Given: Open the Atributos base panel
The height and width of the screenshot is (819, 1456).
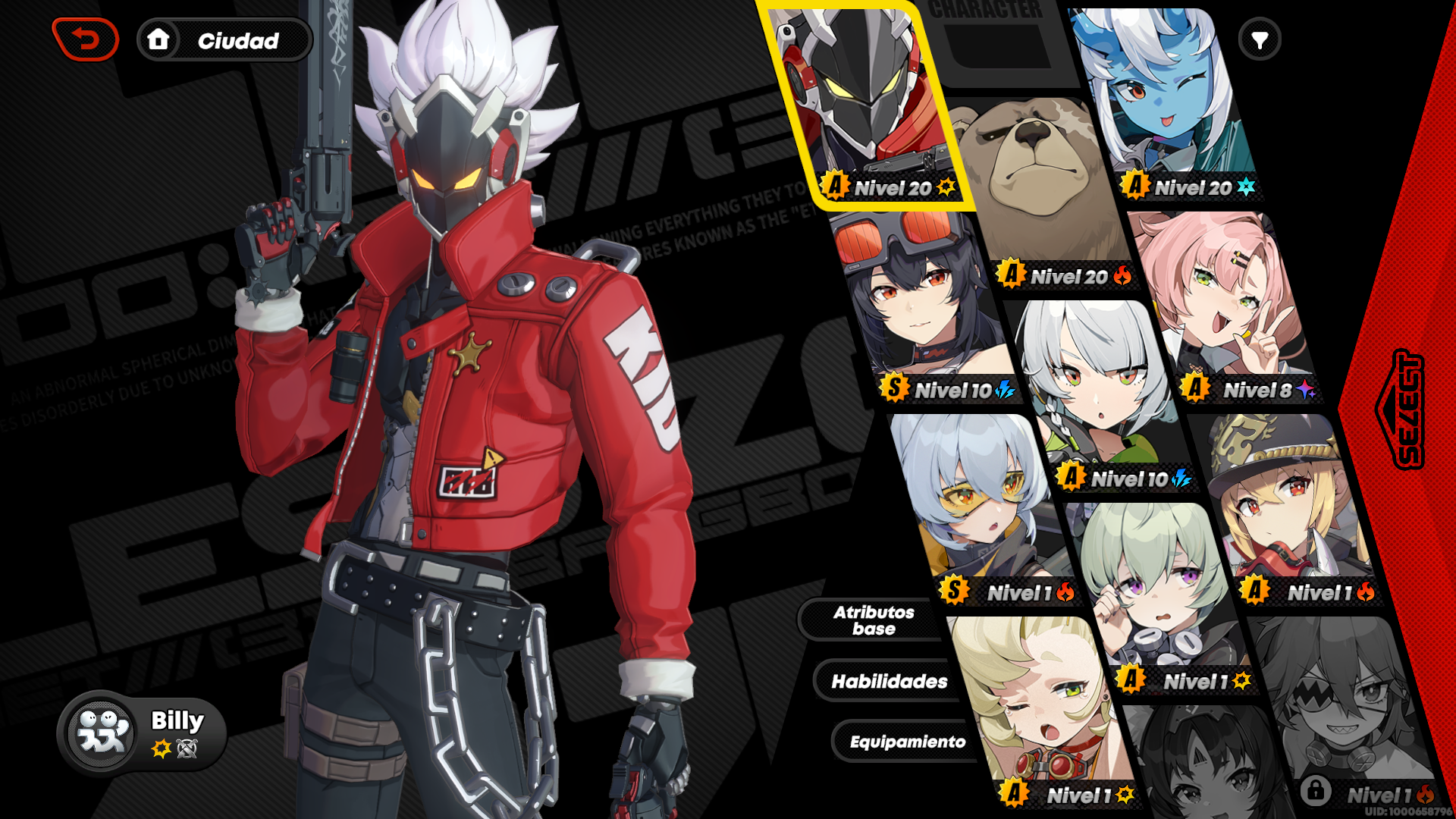Looking at the screenshot, I should (874, 620).
